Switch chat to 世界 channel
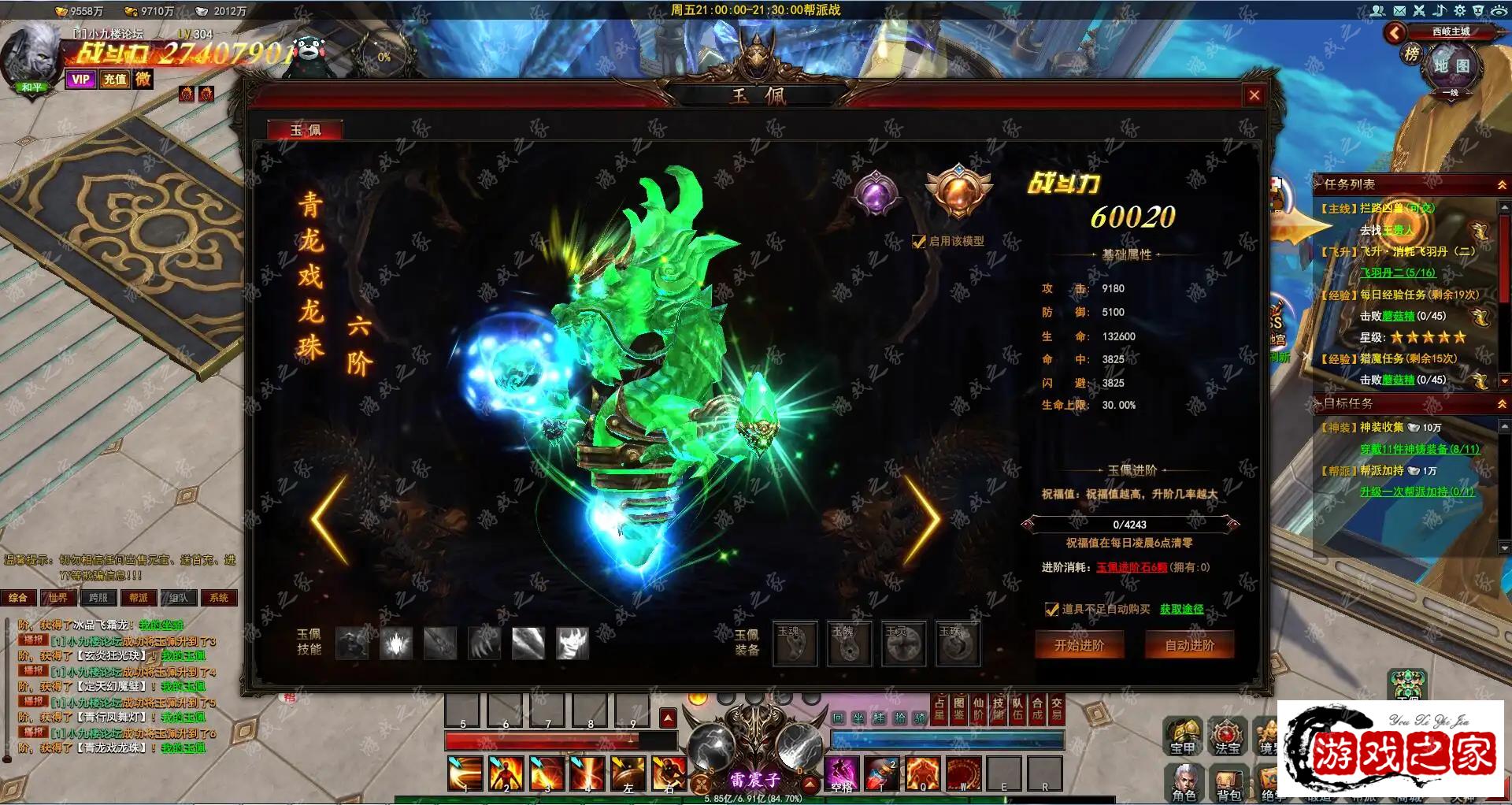The width and height of the screenshot is (1512, 805). 58,598
